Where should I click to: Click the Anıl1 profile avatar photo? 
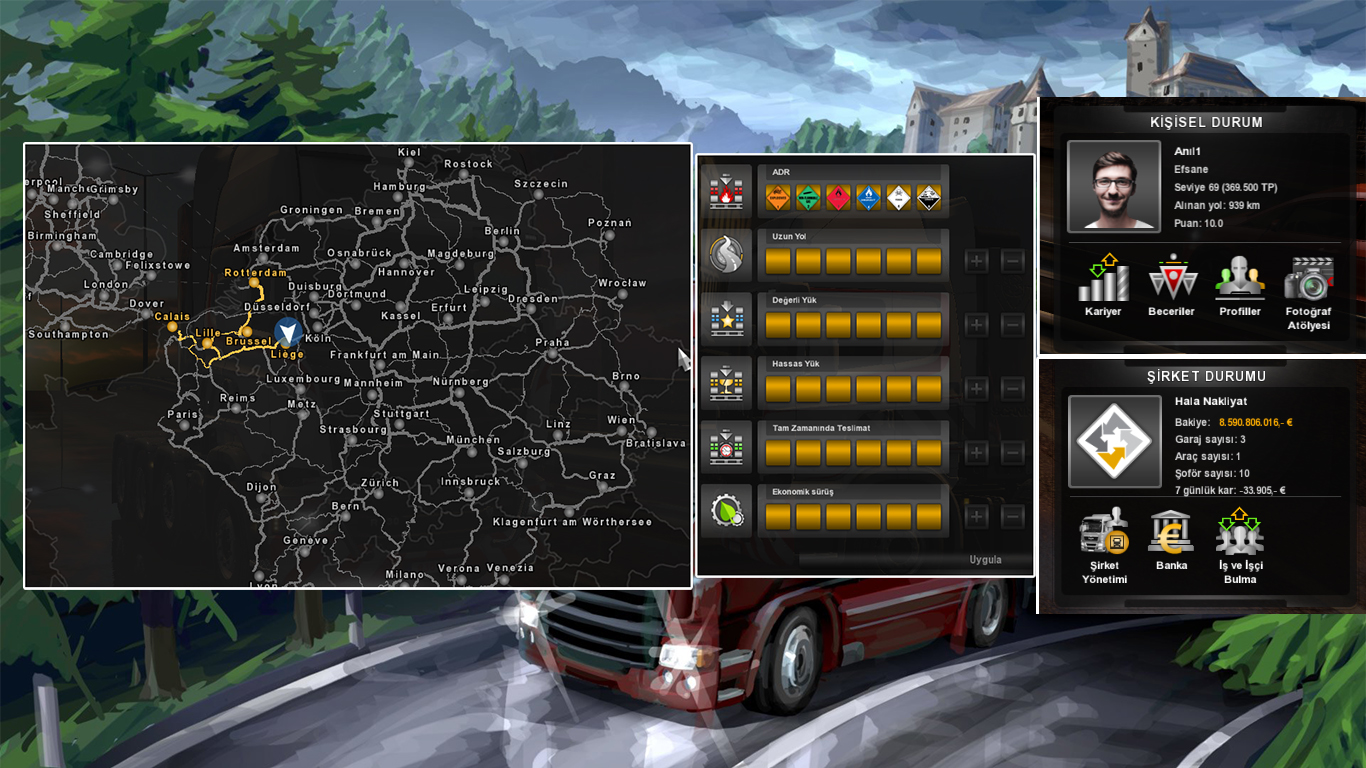[x=1113, y=186]
